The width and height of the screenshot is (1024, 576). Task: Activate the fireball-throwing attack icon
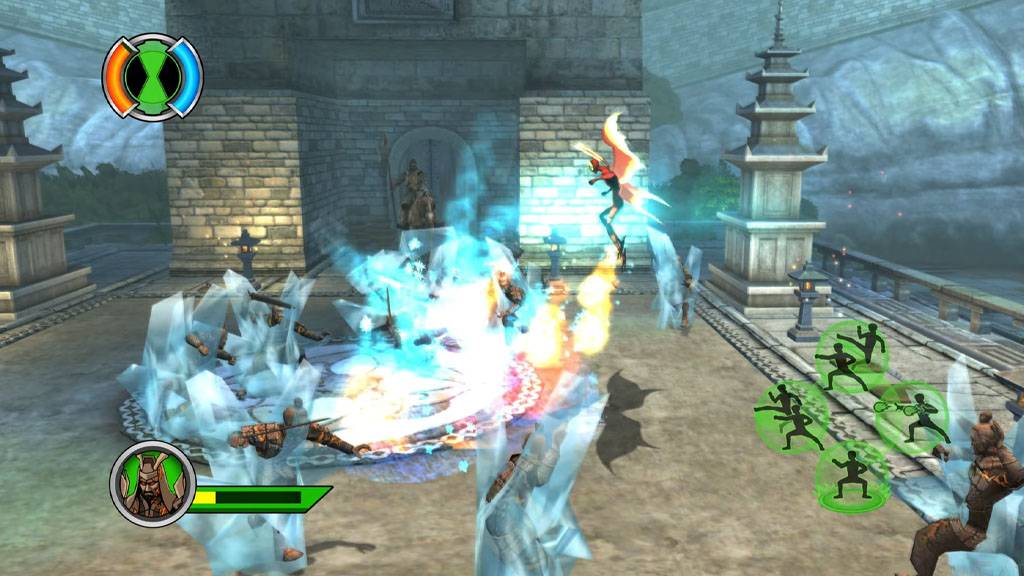pyautogui.click(x=912, y=417)
